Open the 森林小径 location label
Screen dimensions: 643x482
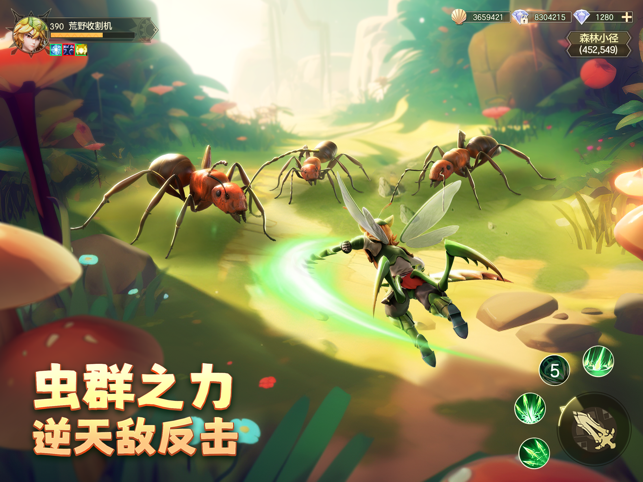[599, 43]
